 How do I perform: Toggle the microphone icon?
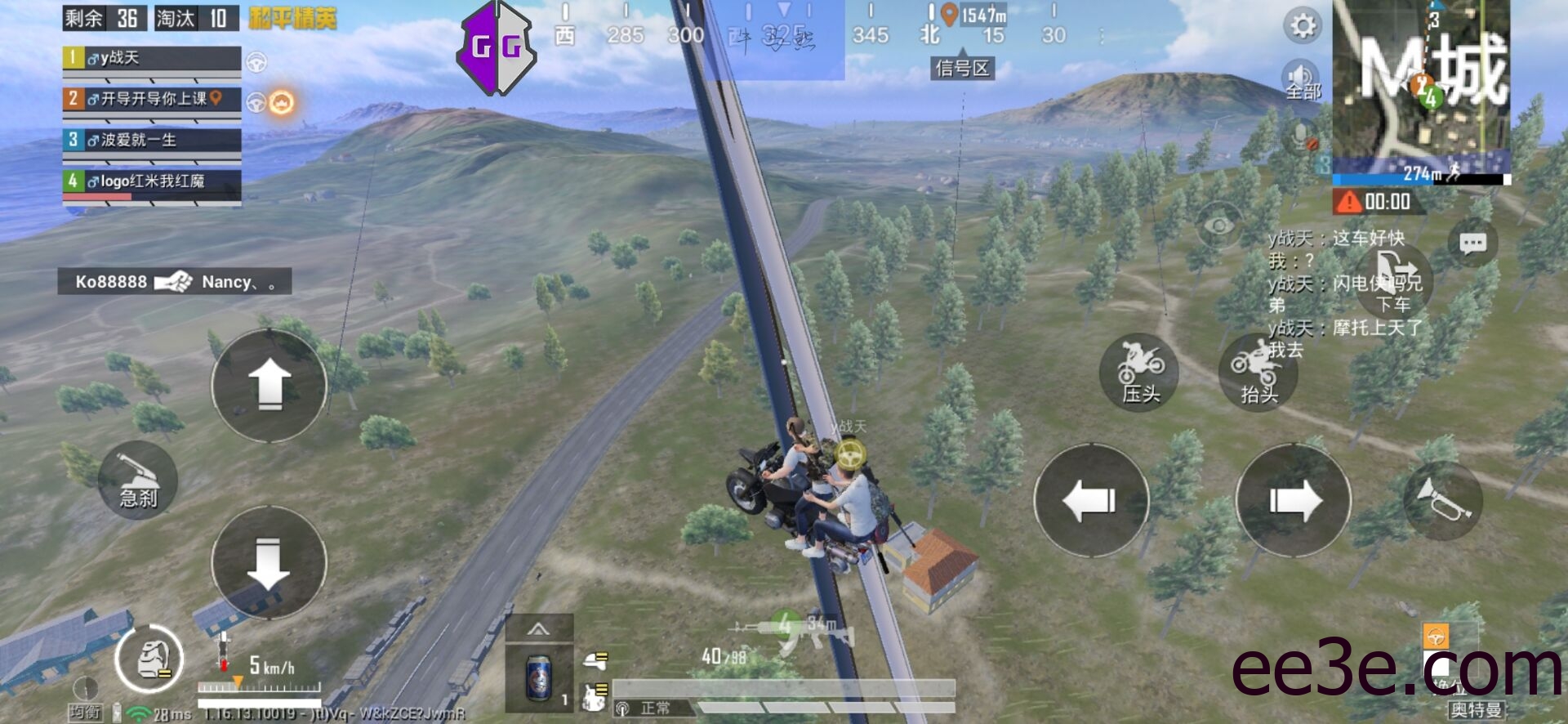pyautogui.click(x=1303, y=136)
